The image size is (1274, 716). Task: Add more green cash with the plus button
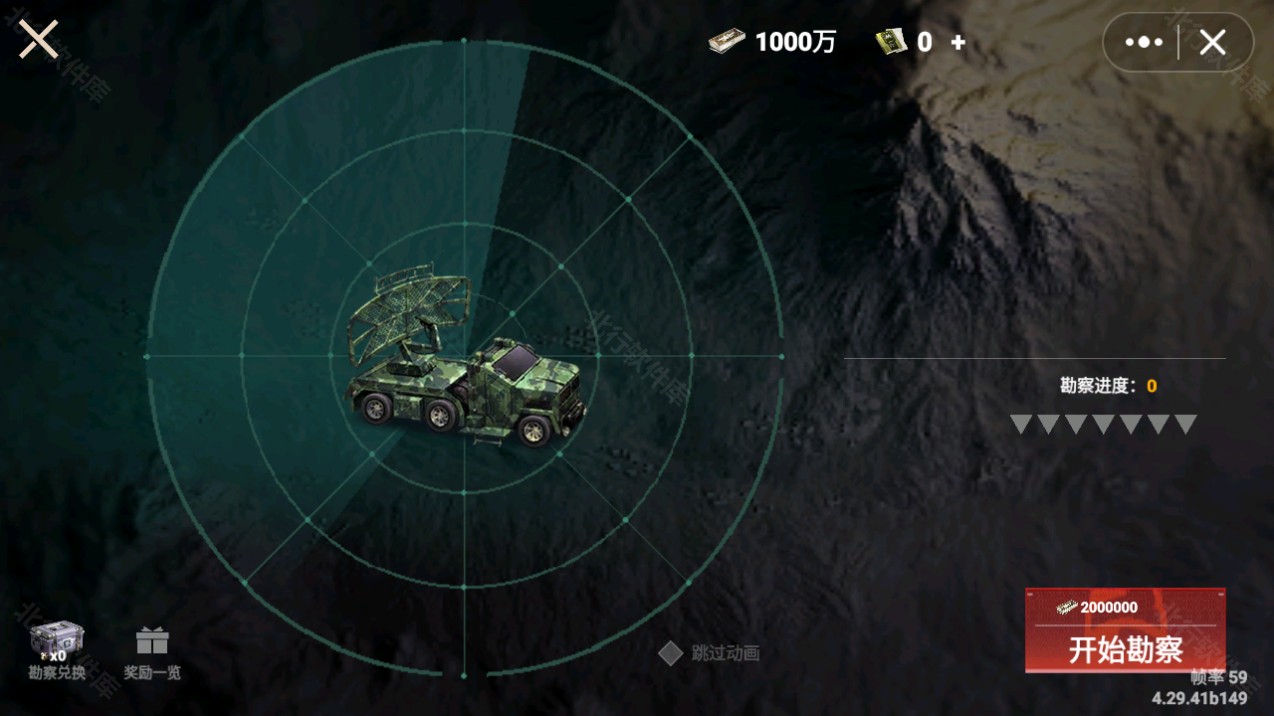pyautogui.click(x=958, y=42)
